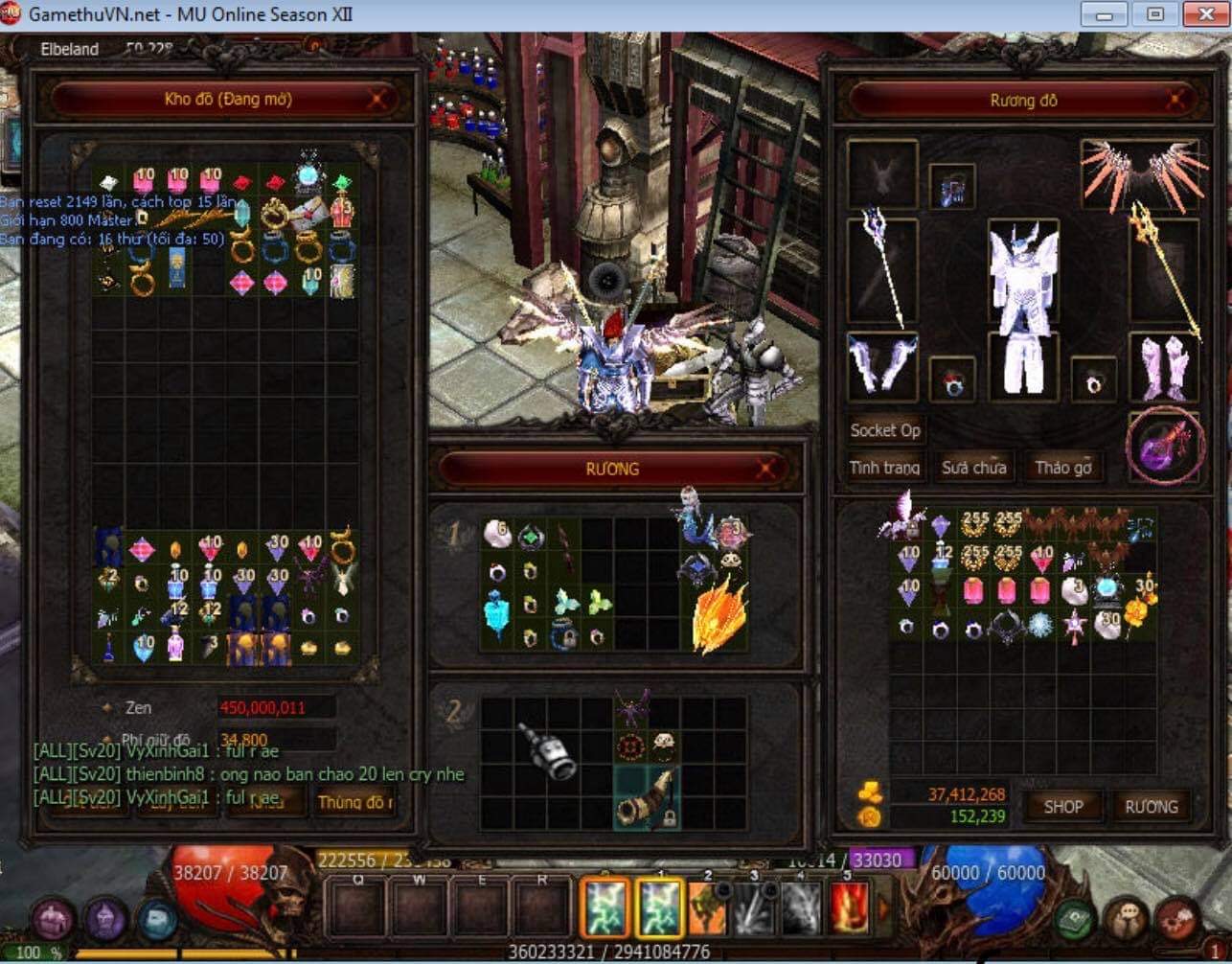Image resolution: width=1232 pixels, height=964 pixels.
Task: Choose the Sửa chữa repair button
Action: 973,468
